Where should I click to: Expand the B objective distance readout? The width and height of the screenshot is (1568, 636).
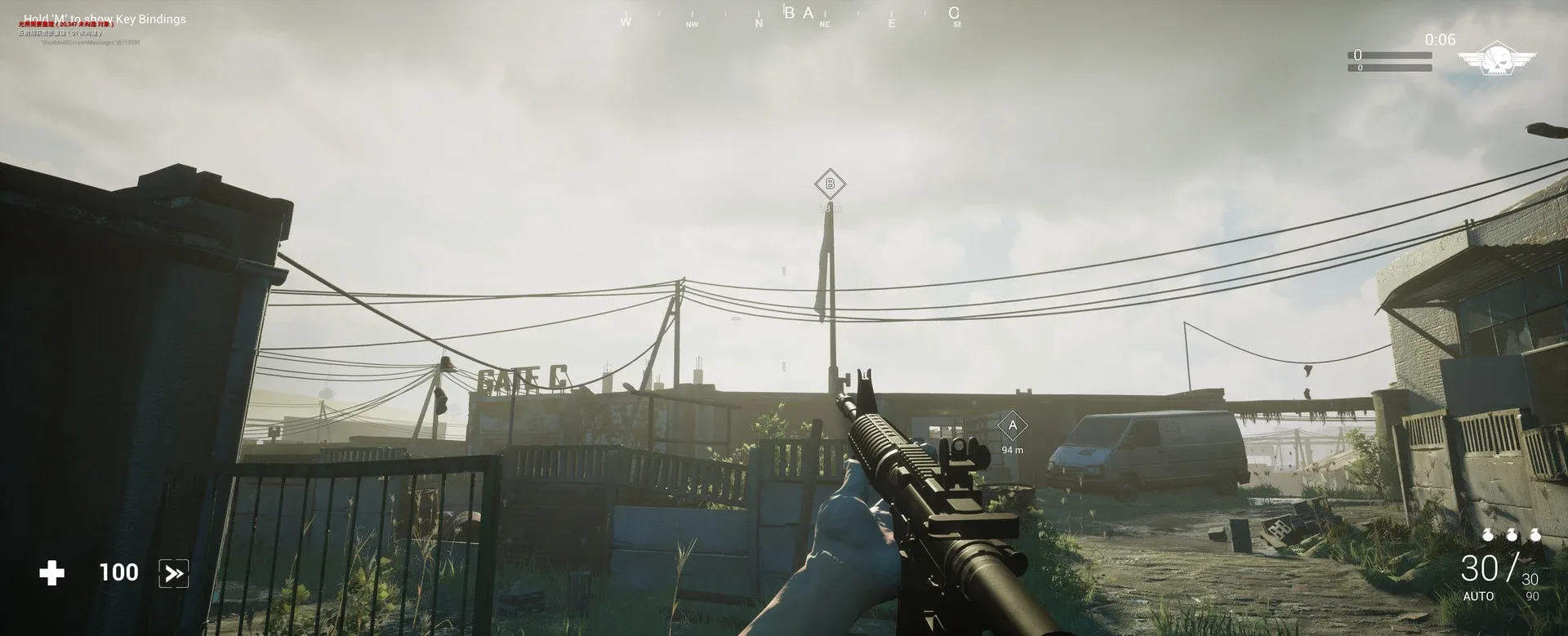click(828, 208)
